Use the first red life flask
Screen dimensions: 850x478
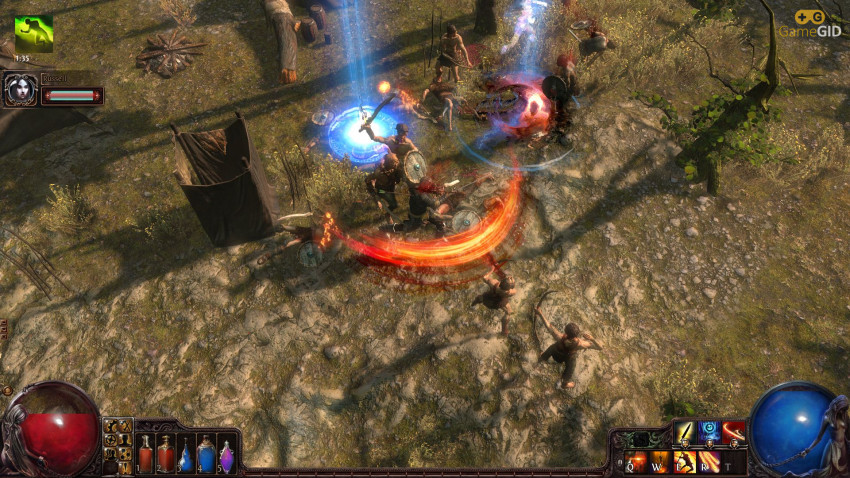click(146, 454)
